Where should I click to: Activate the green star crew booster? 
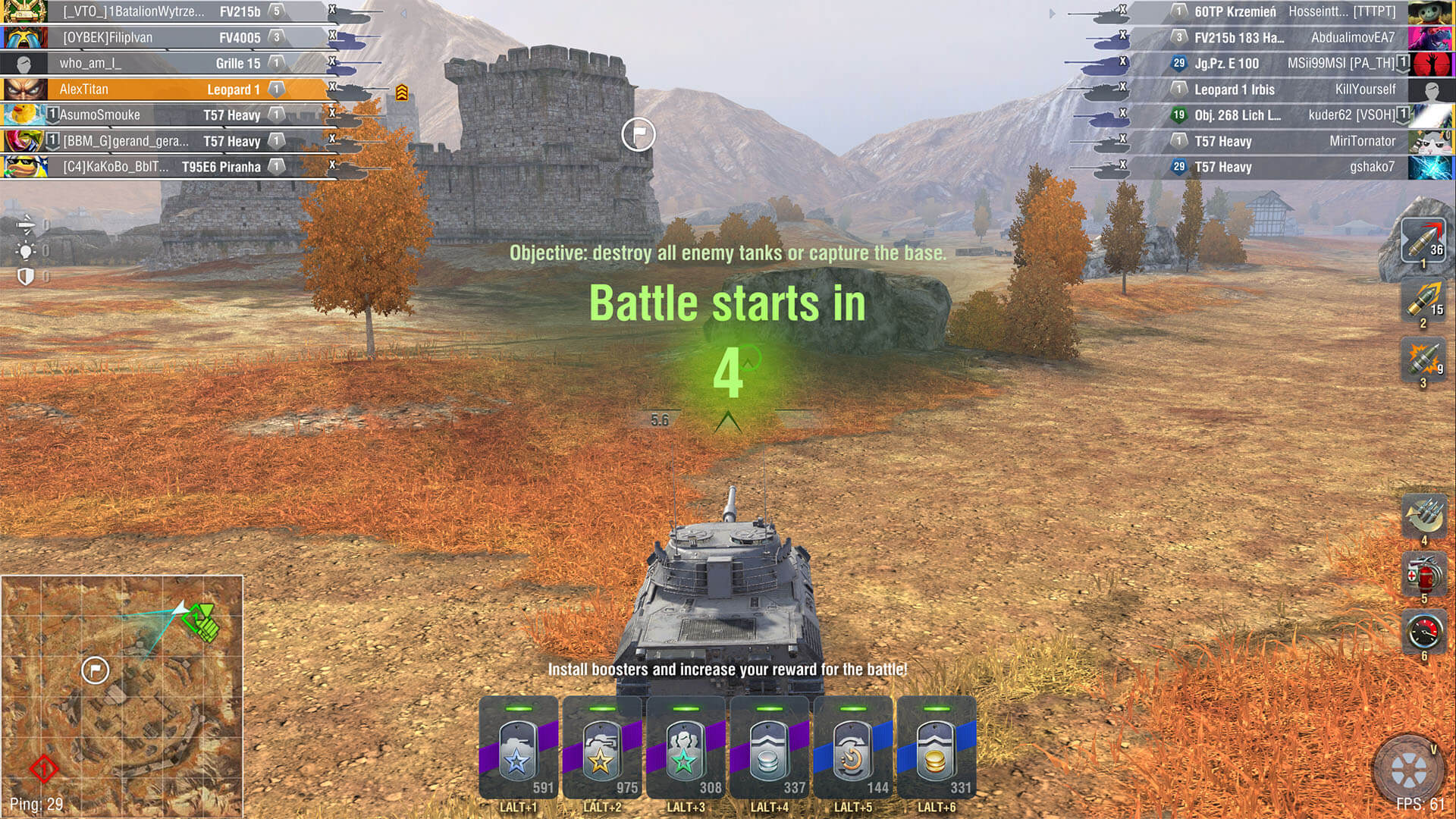click(x=685, y=749)
